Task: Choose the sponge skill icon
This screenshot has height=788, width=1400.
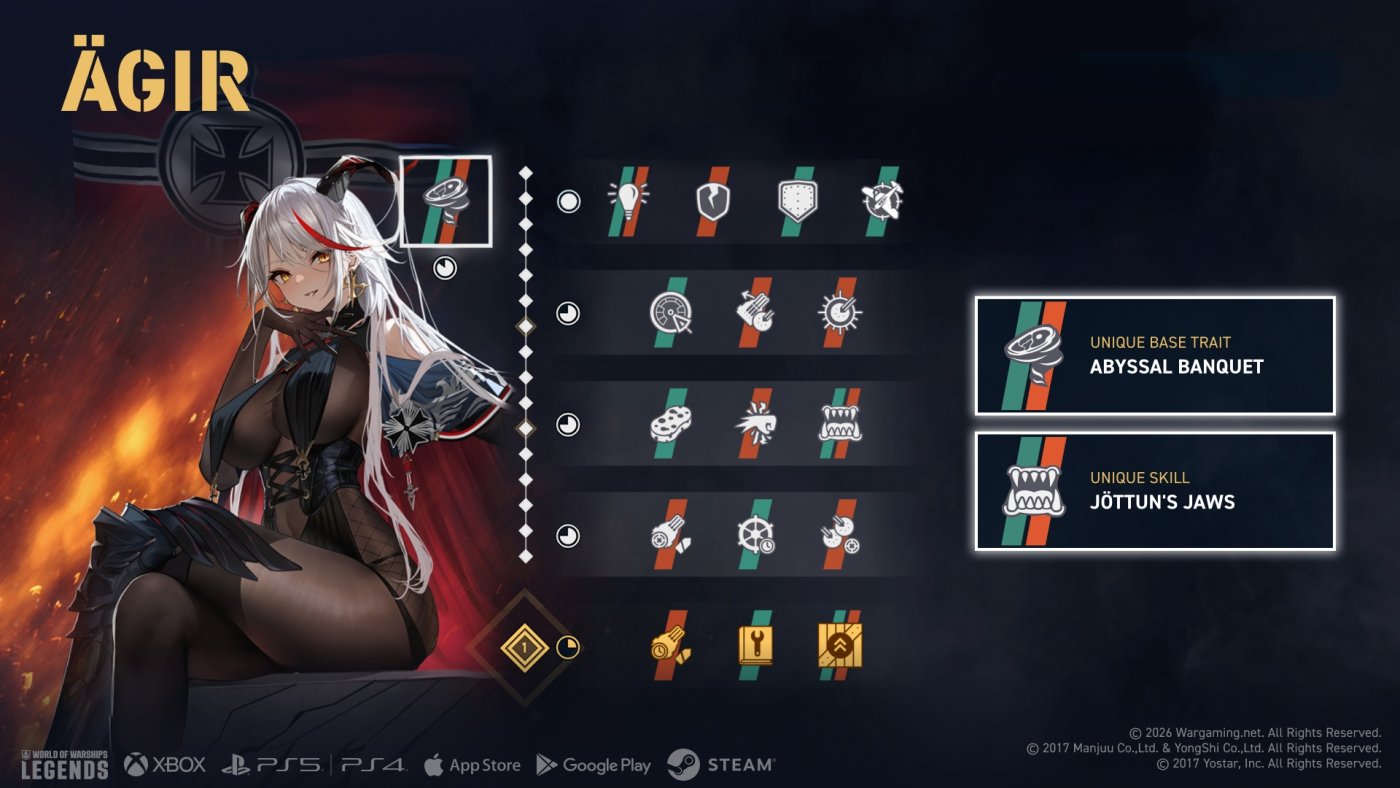Action: [670, 424]
